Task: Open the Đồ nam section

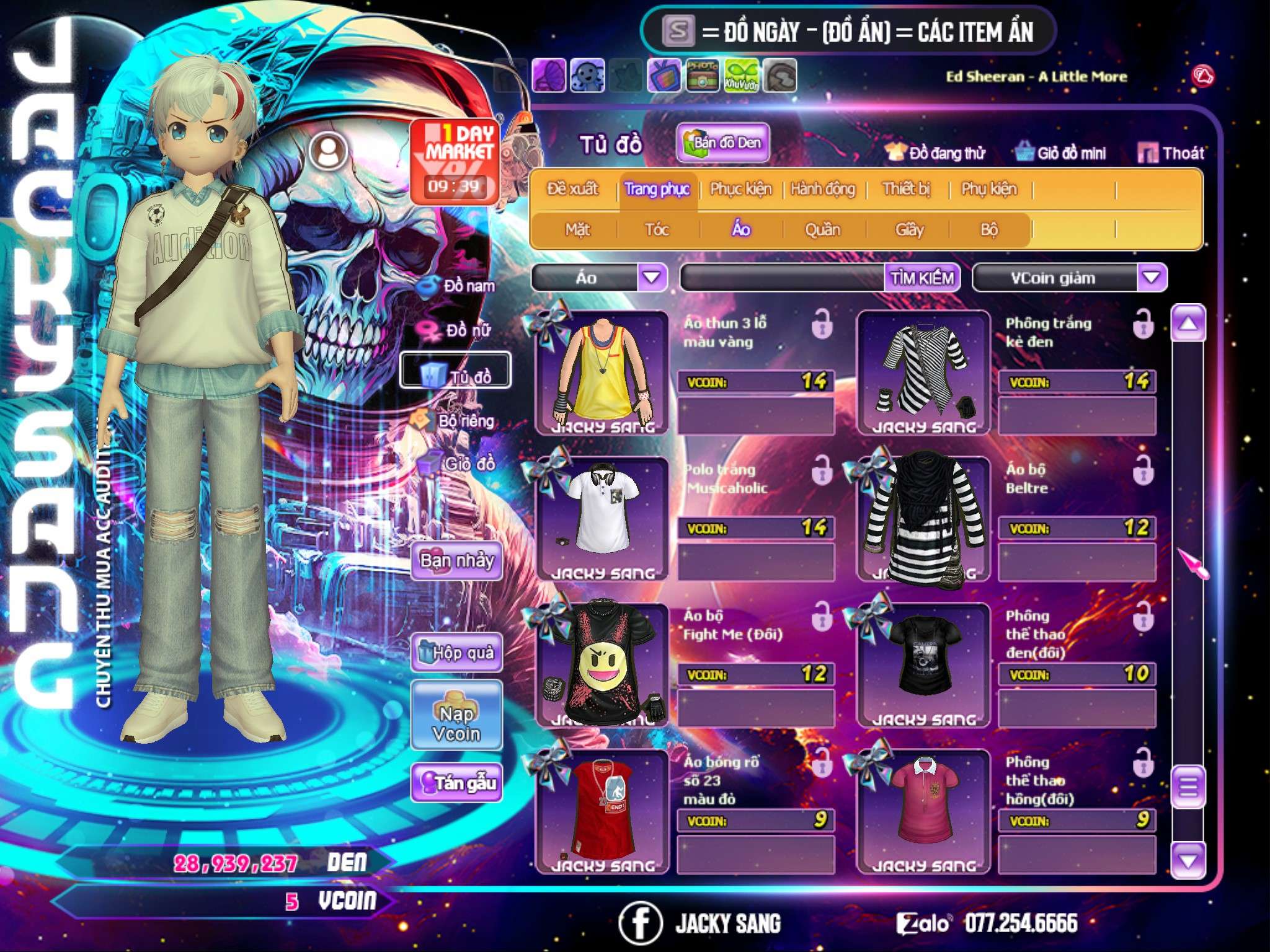Action: (458, 286)
